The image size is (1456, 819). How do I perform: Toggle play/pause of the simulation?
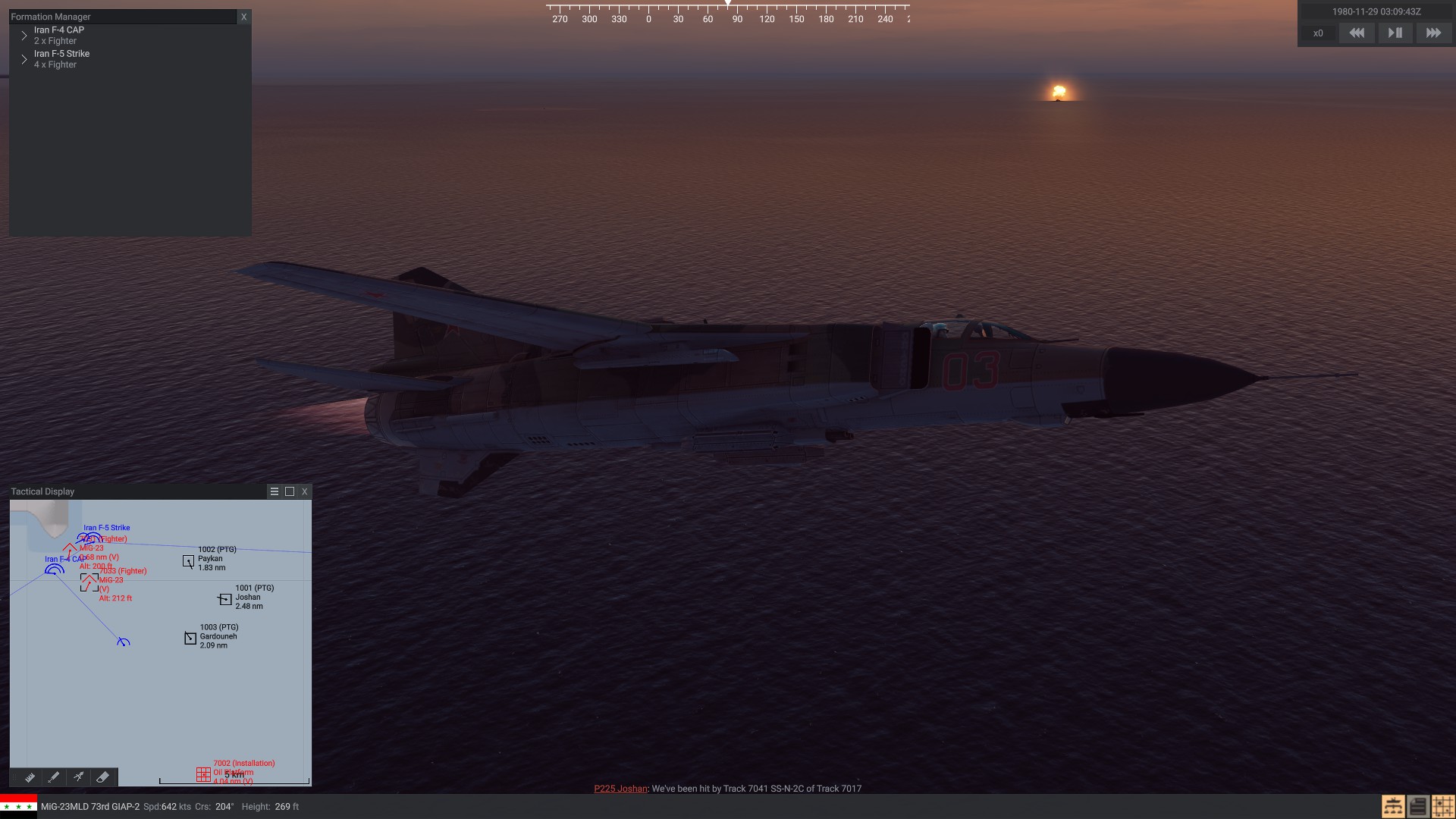click(x=1395, y=33)
